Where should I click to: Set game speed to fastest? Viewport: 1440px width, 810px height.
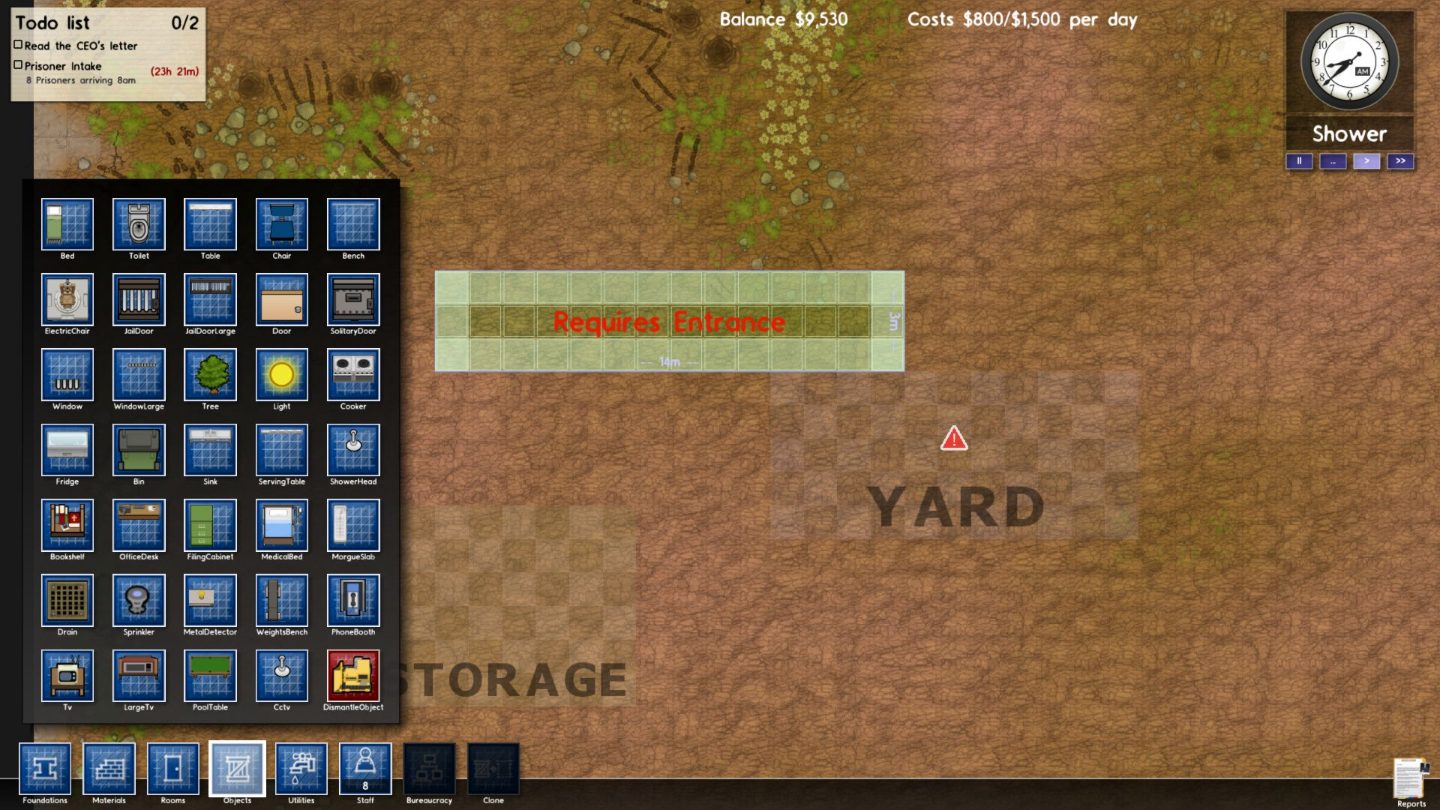1400,161
